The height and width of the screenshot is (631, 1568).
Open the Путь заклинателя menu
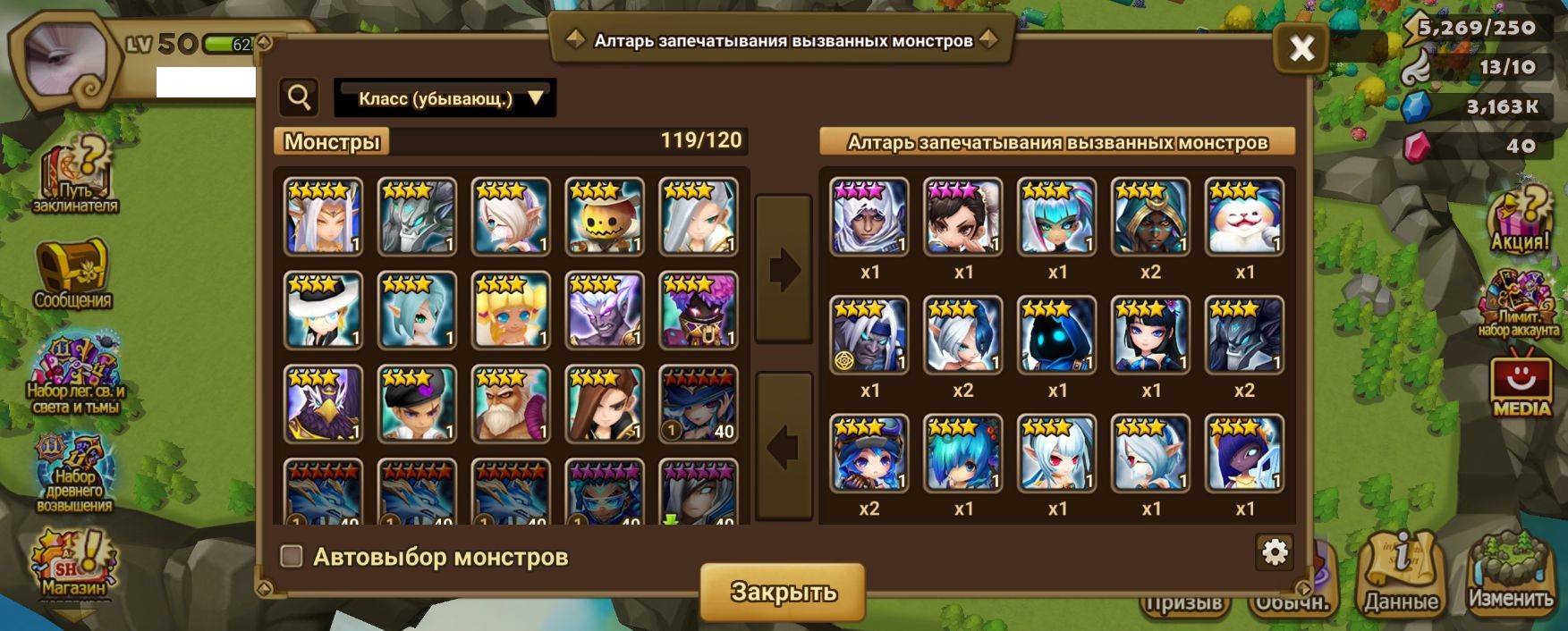tap(75, 177)
